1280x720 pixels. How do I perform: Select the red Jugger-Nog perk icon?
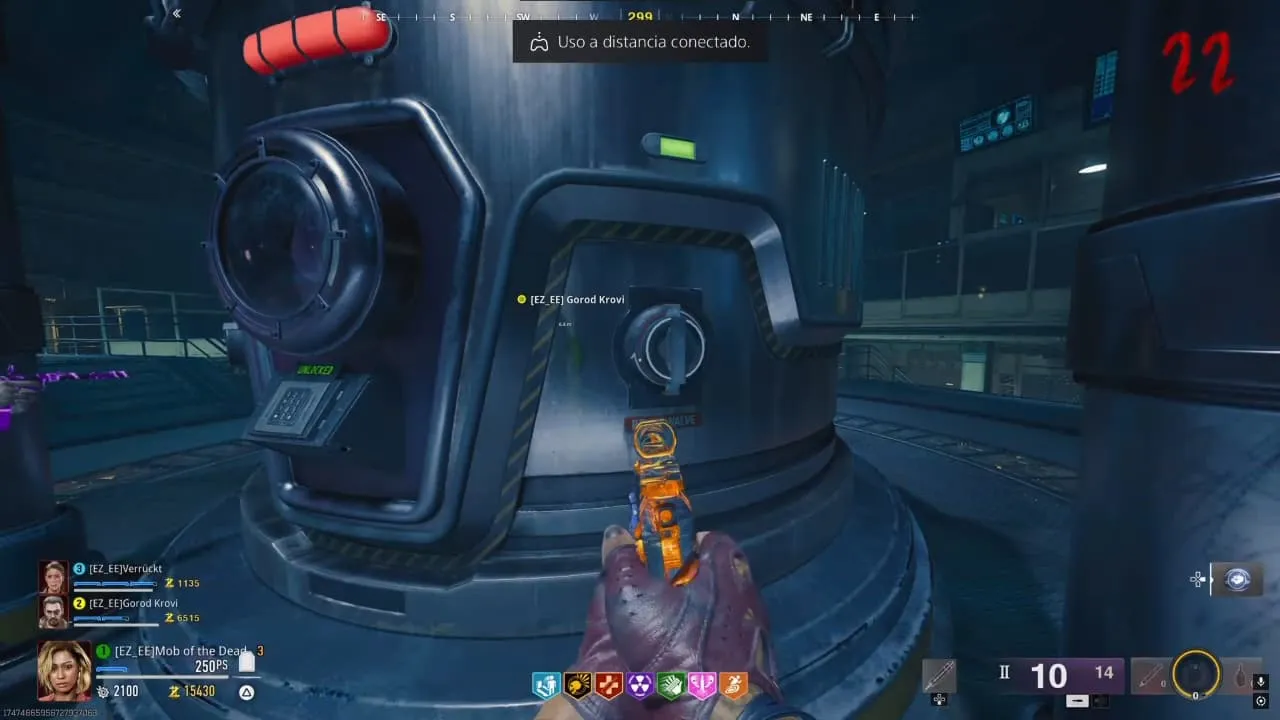(609, 685)
